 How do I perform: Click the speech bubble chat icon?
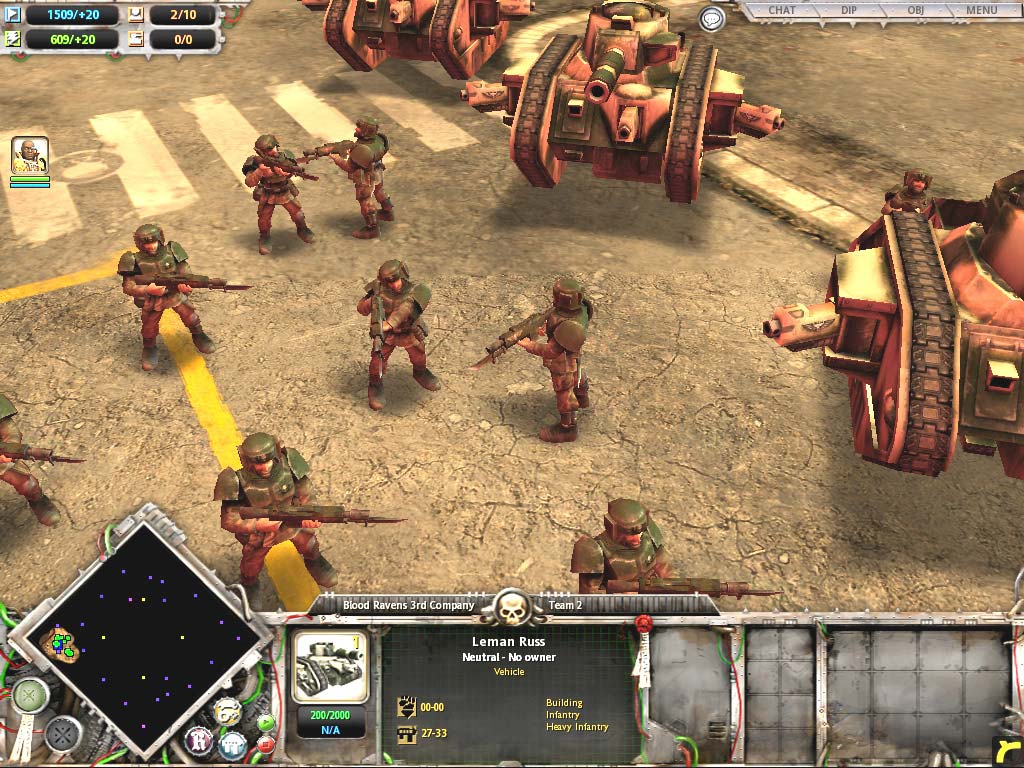(711, 19)
